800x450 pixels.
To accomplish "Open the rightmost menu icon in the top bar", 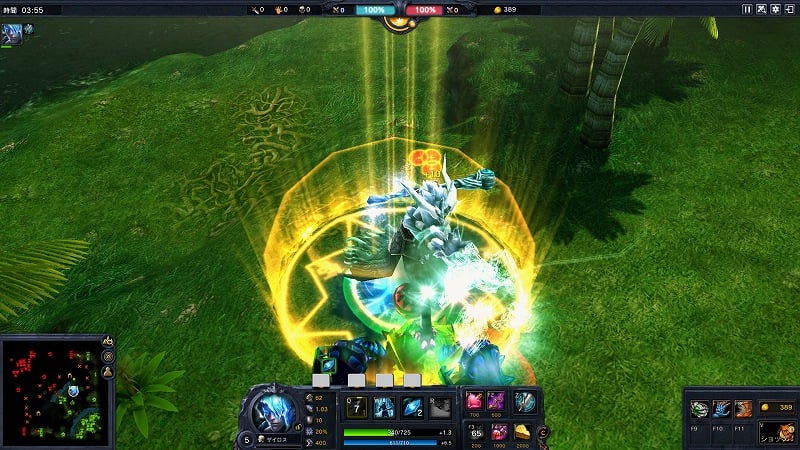I will pos(789,9).
